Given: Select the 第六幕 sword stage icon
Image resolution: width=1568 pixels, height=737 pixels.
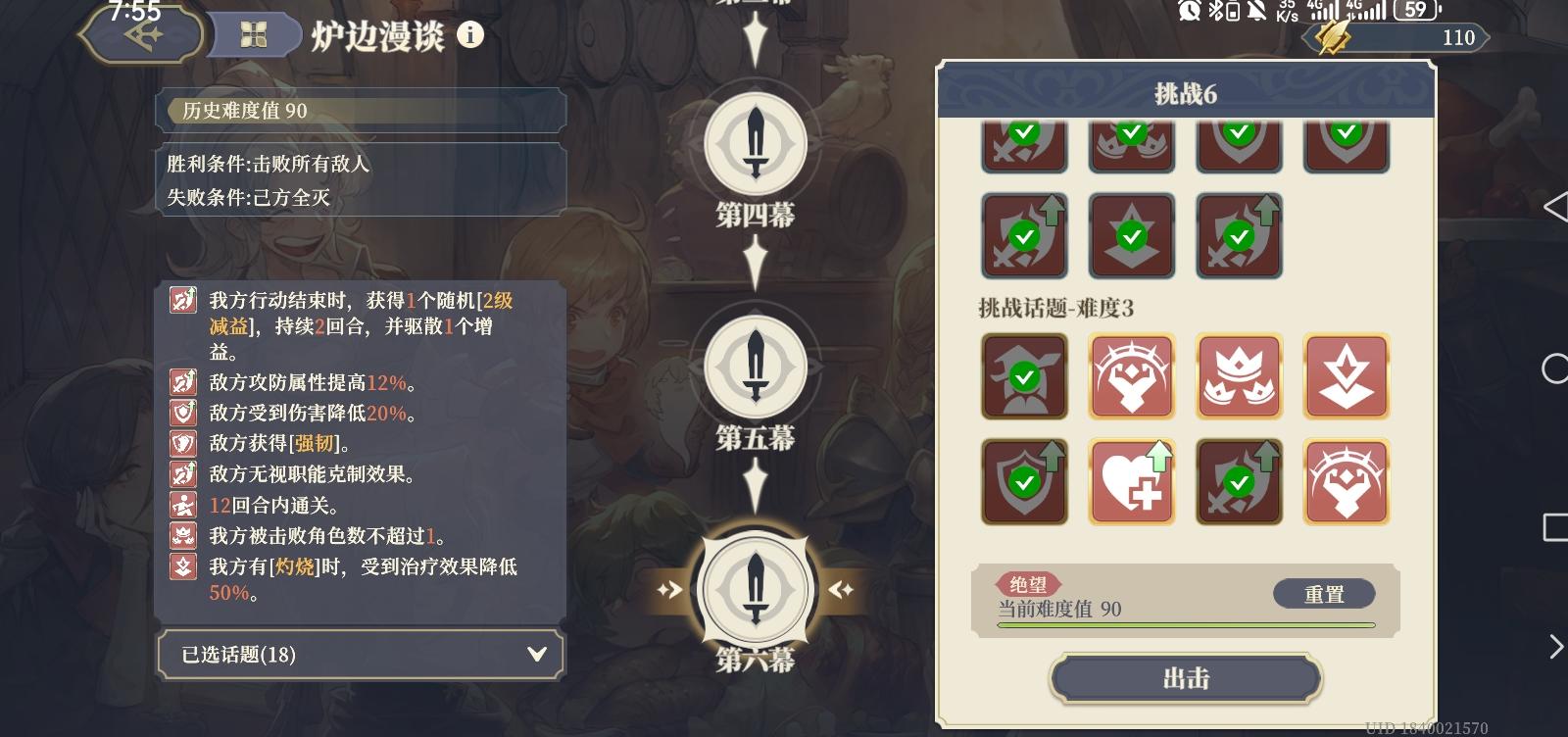Looking at the screenshot, I should point(755,588).
